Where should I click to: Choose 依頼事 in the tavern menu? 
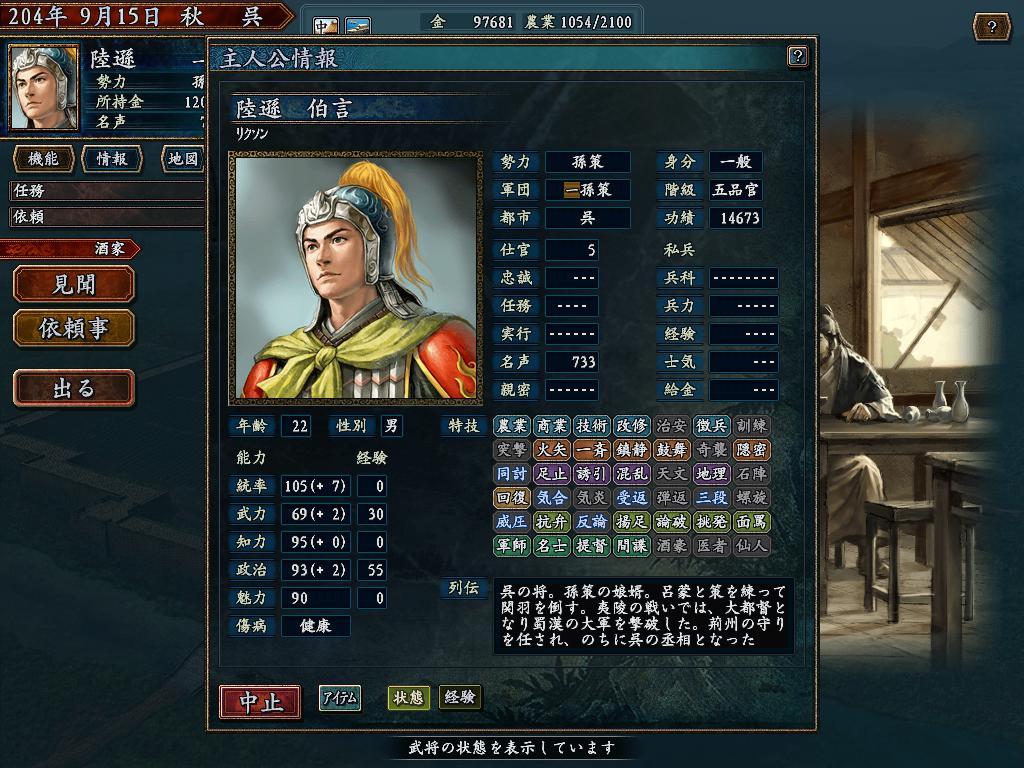[x=73, y=327]
